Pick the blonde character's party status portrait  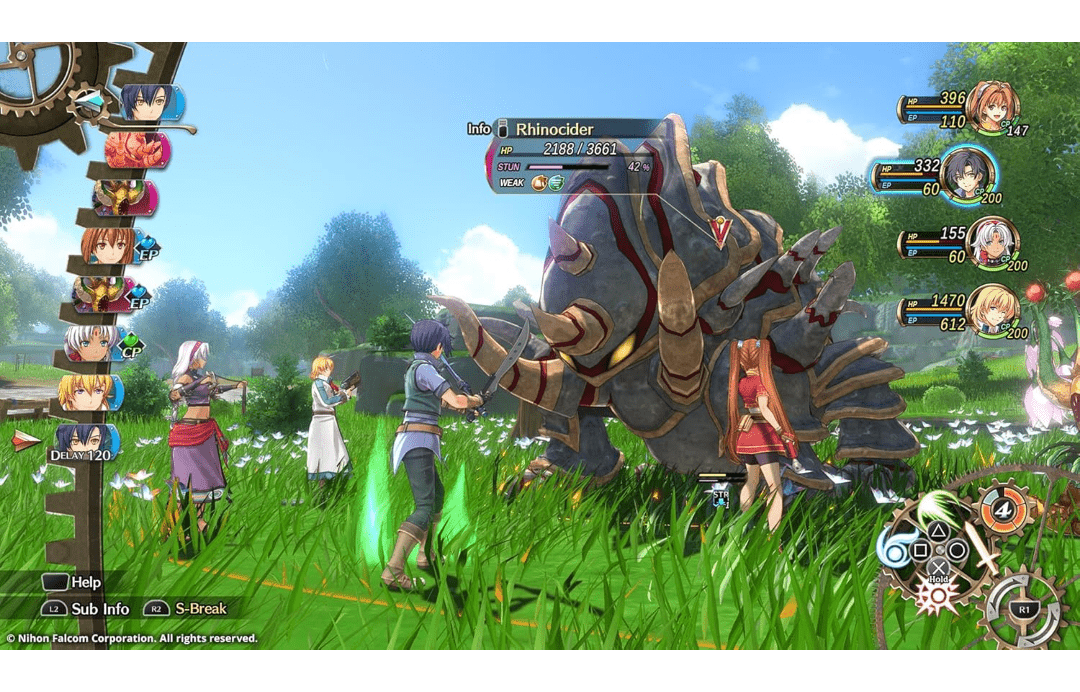(991, 308)
